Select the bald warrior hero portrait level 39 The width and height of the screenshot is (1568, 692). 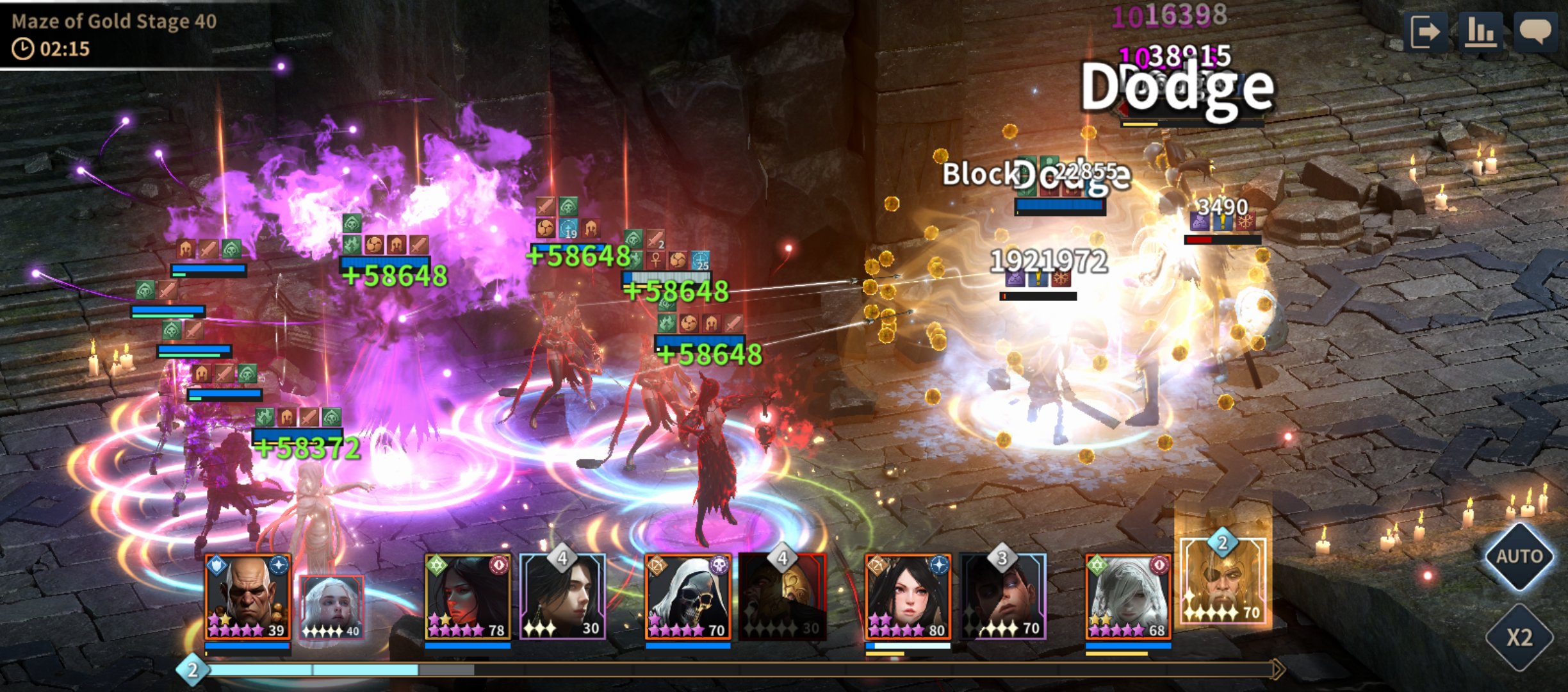[247, 597]
